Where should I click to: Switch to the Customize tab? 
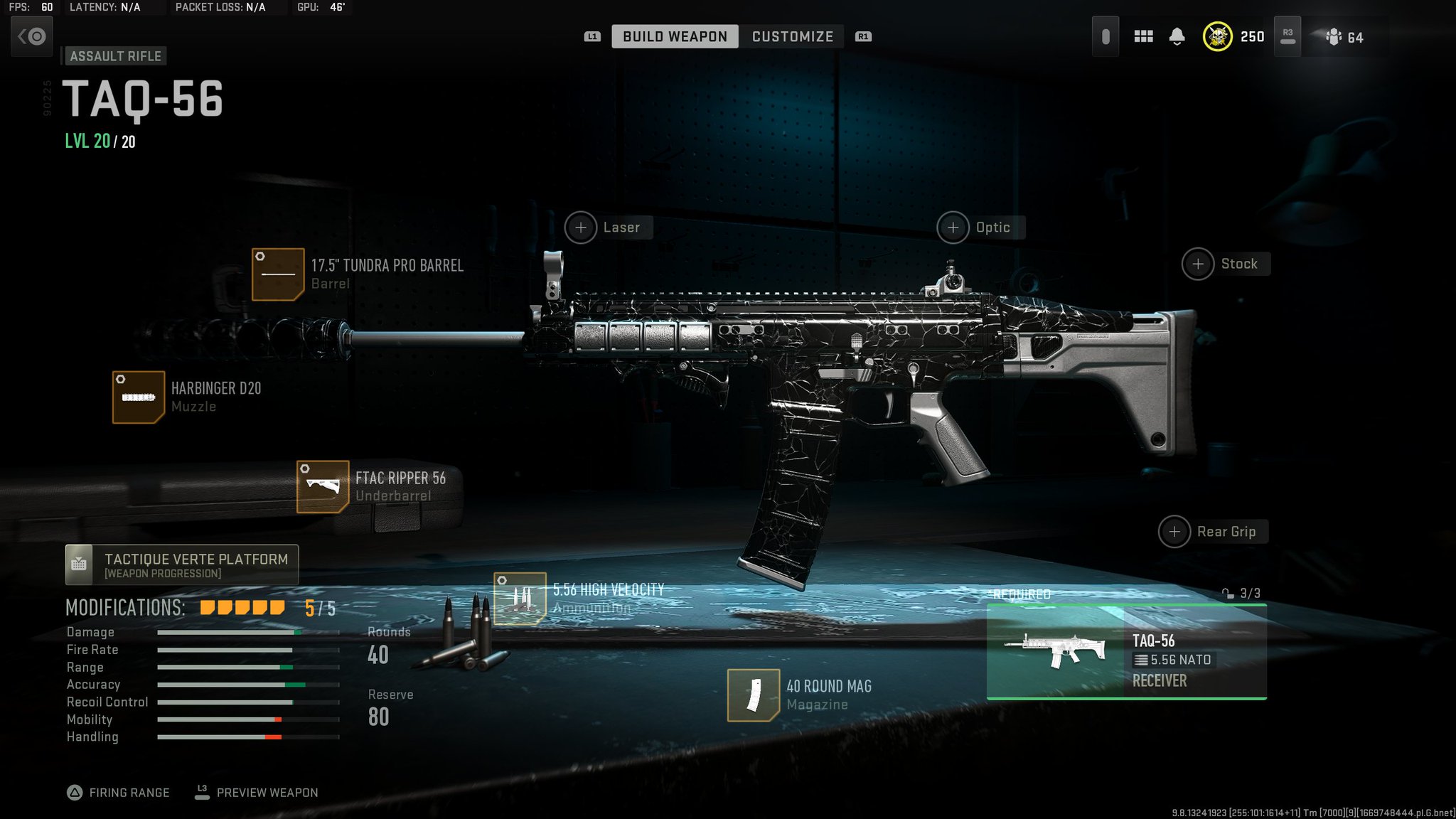click(x=792, y=36)
